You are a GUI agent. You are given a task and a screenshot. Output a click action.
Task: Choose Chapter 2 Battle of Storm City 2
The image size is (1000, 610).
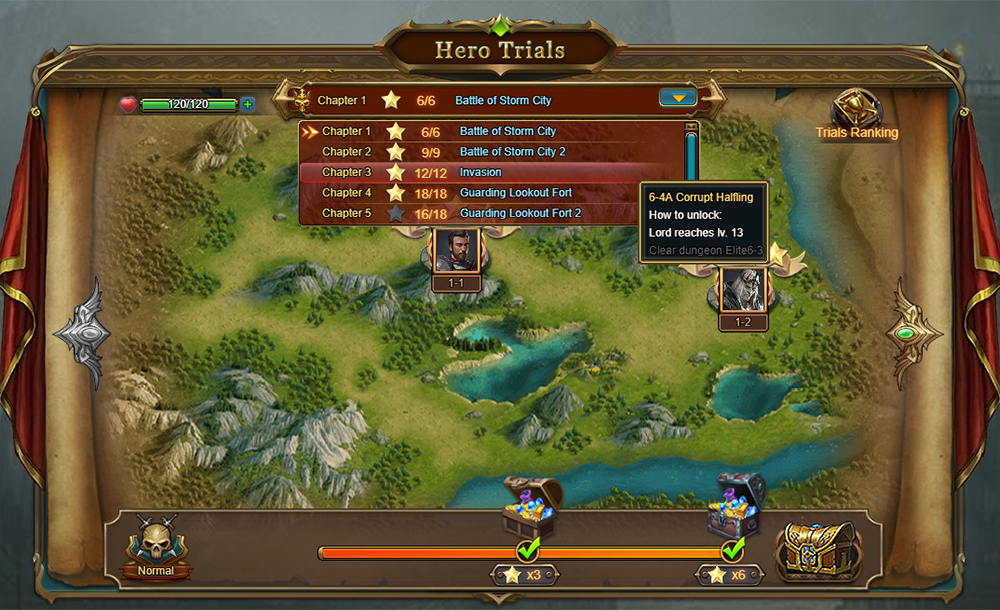click(x=490, y=152)
